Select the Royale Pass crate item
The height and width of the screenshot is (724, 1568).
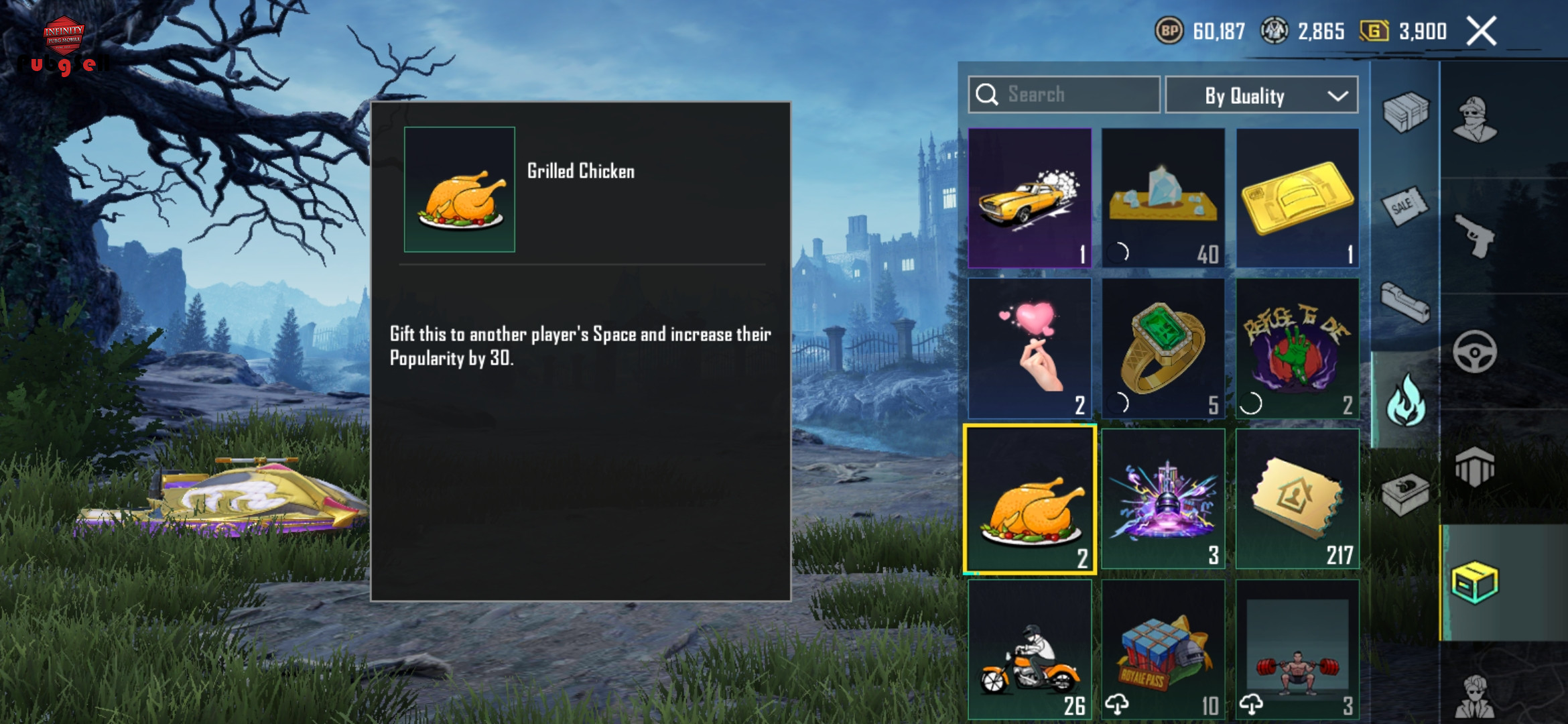point(1163,649)
